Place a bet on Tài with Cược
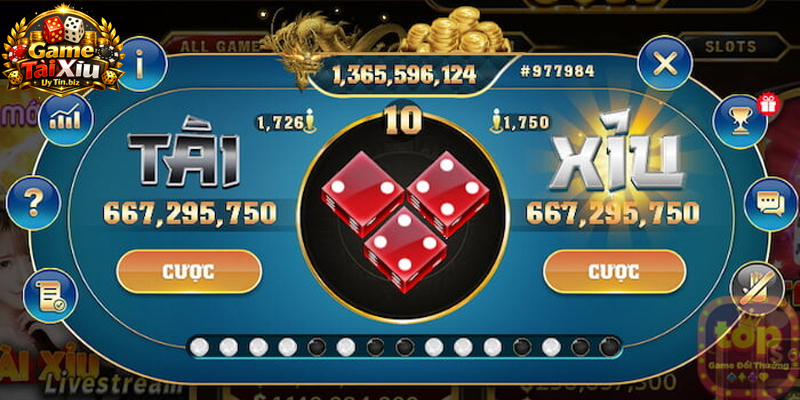 pos(189,271)
